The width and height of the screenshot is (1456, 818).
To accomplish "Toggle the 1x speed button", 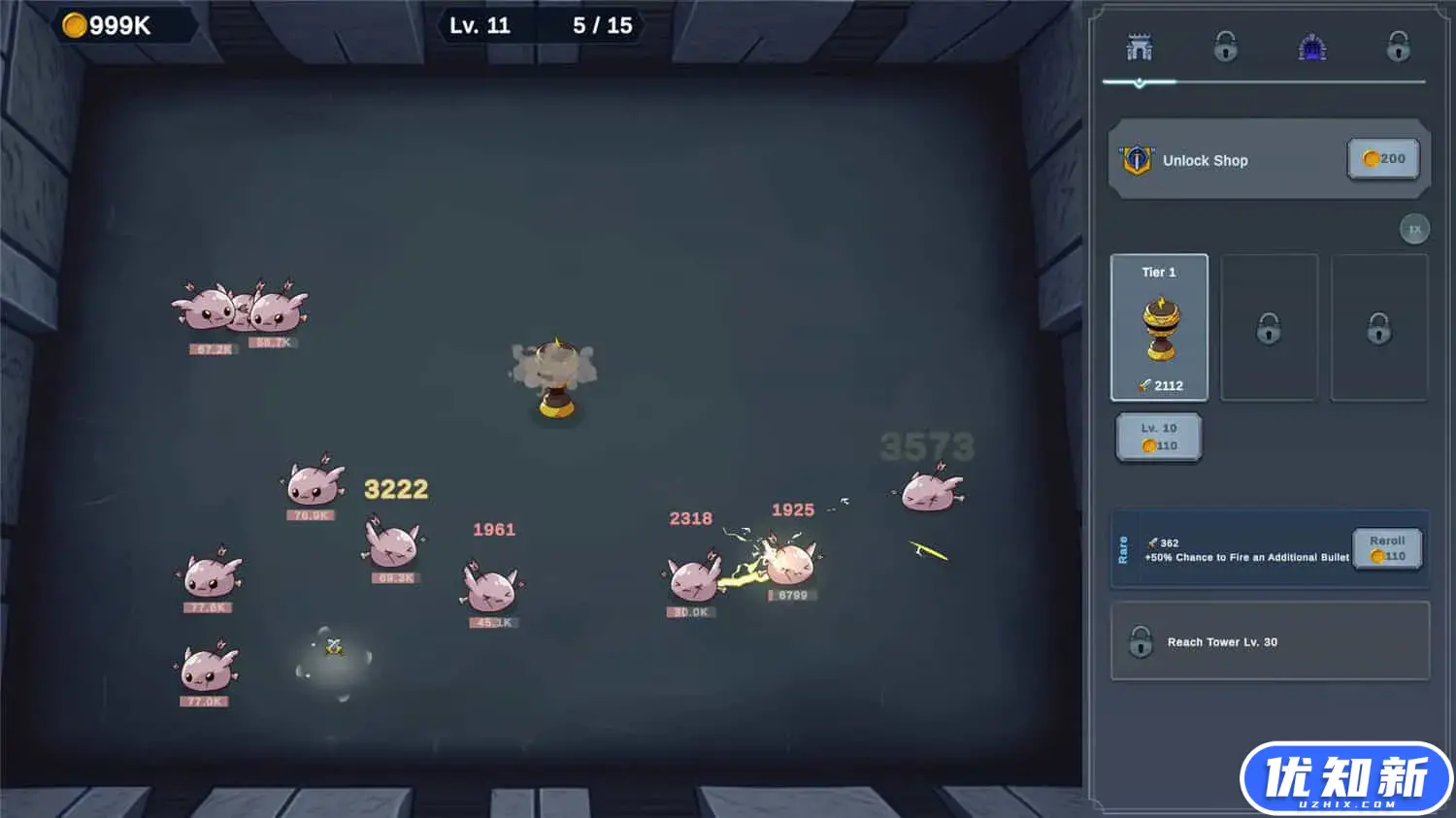I will pos(1414,228).
